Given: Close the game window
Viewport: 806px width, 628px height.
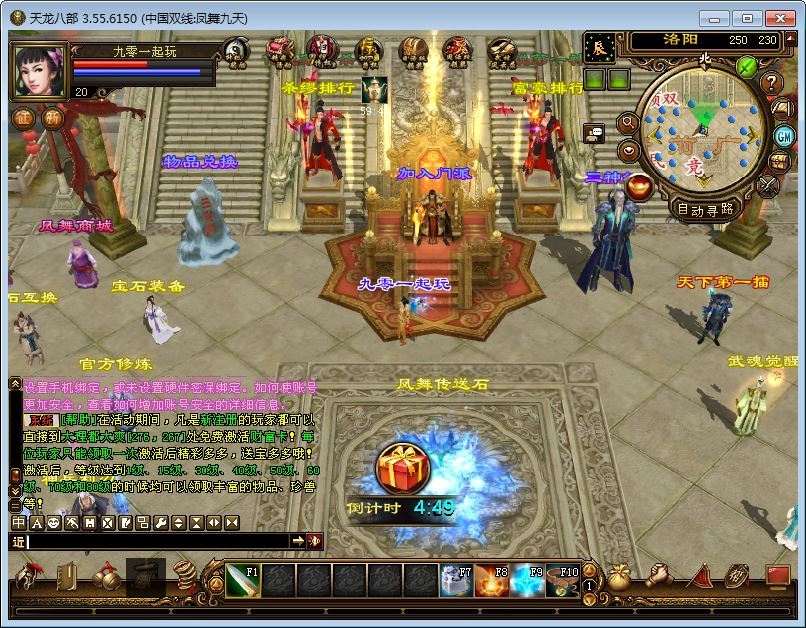Looking at the screenshot, I should [780, 18].
